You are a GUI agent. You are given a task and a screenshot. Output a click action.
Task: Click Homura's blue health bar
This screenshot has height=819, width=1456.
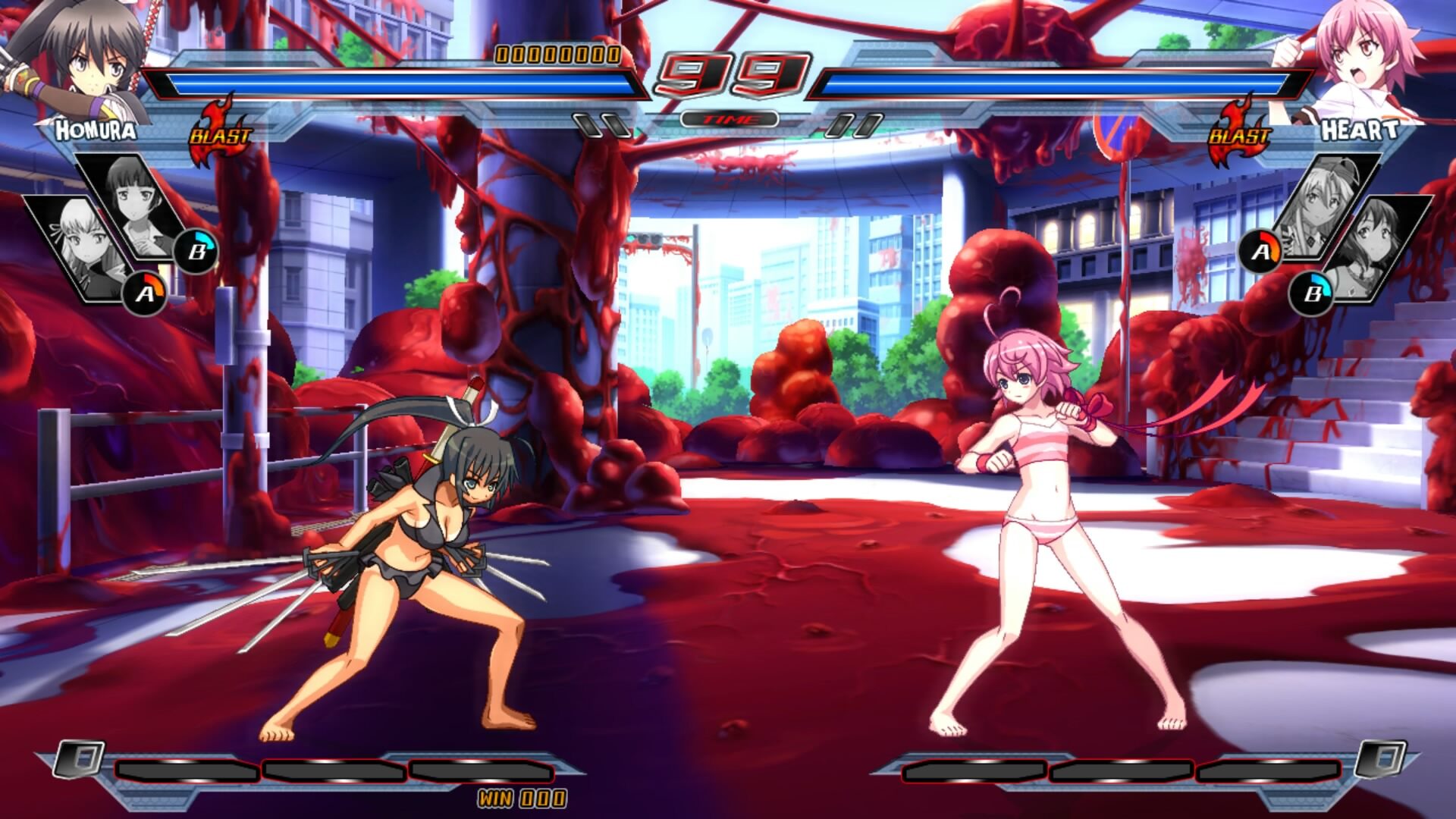tap(394, 83)
